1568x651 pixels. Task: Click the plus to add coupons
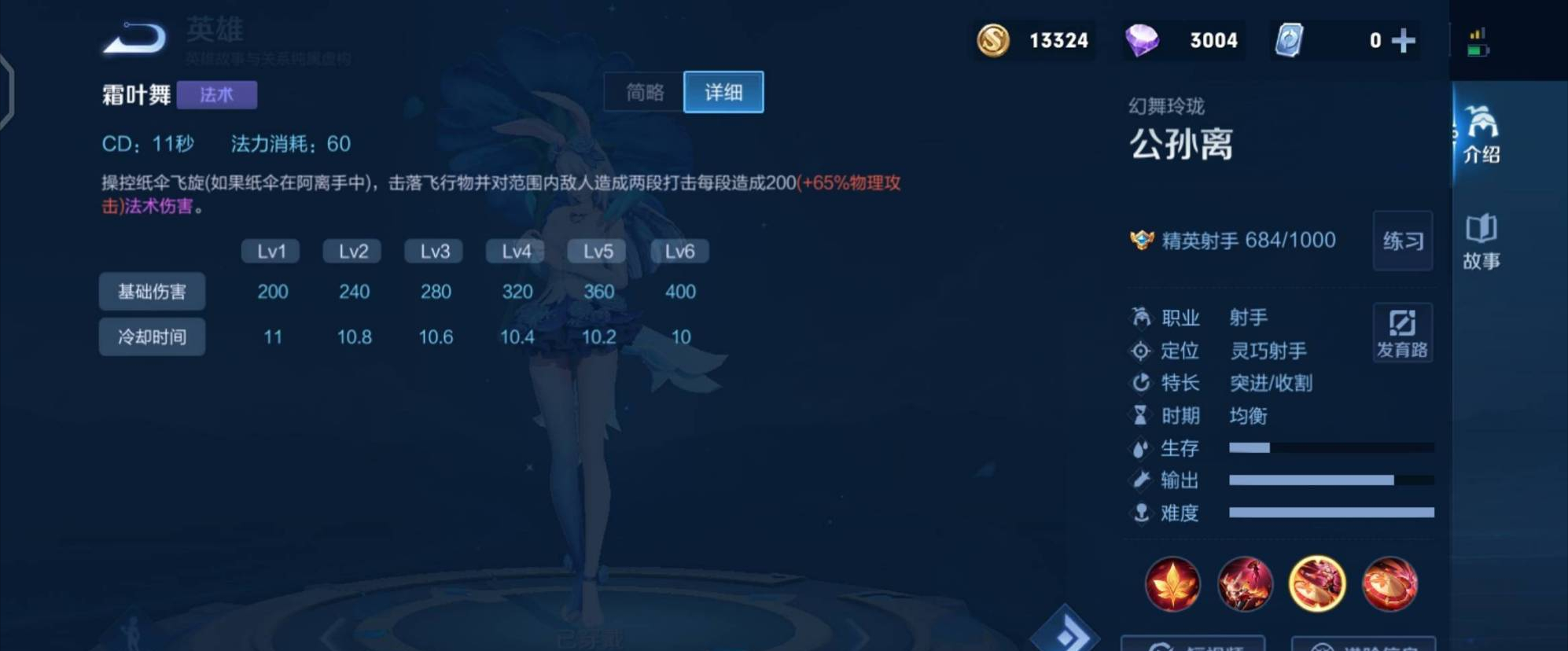1403,39
